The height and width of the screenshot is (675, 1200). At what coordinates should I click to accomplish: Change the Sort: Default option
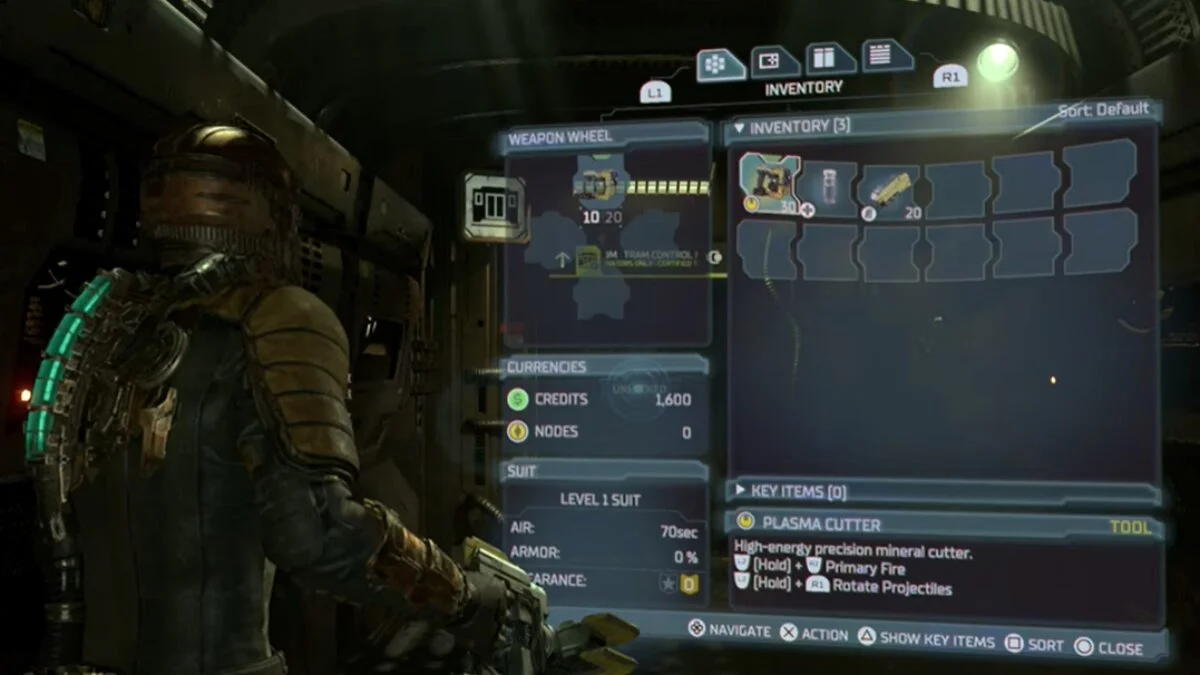pyautogui.click(x=1103, y=110)
